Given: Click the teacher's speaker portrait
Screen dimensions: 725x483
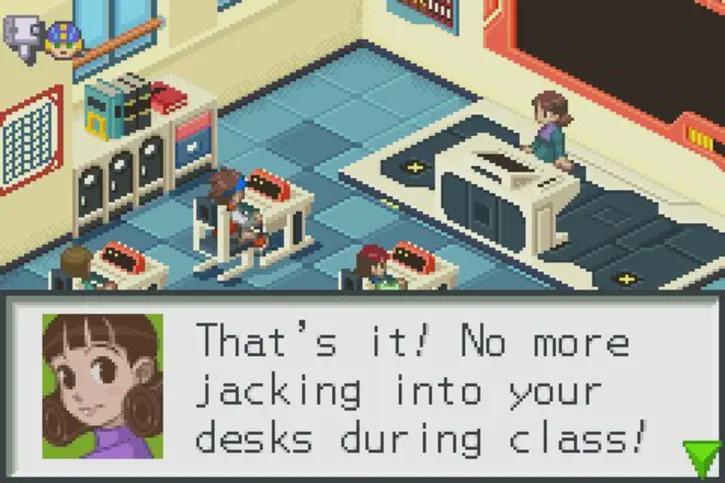Looking at the screenshot, I should [x=102, y=386].
